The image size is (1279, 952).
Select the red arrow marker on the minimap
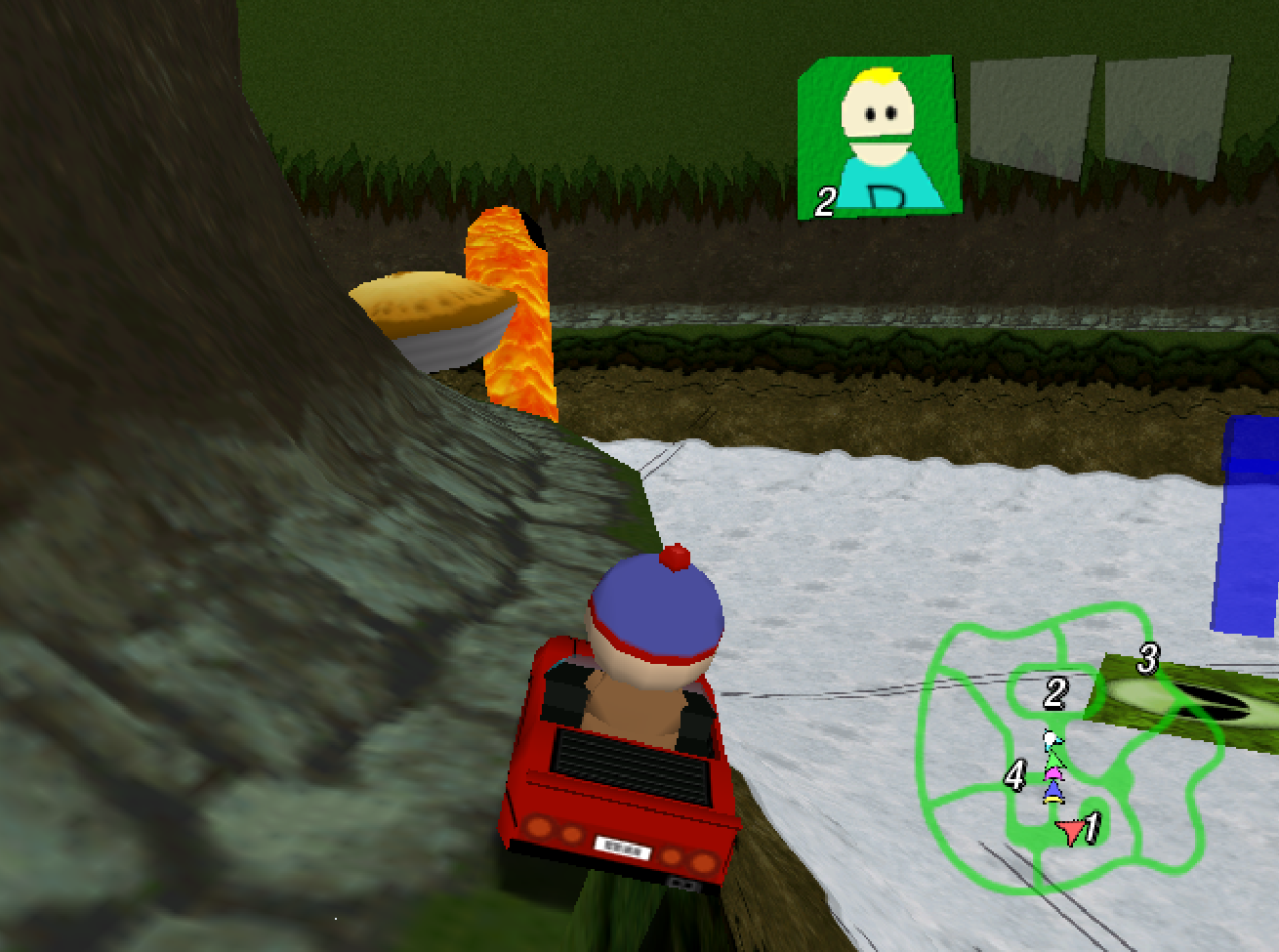point(1072,830)
